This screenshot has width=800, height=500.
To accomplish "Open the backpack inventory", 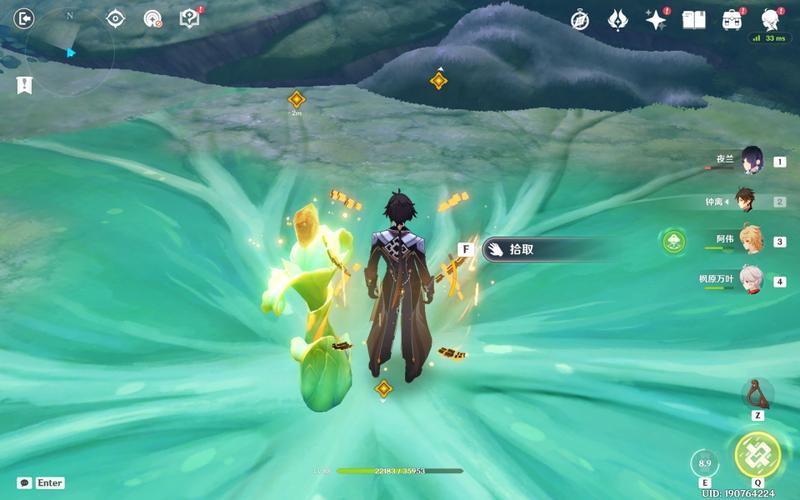I will click(732, 19).
